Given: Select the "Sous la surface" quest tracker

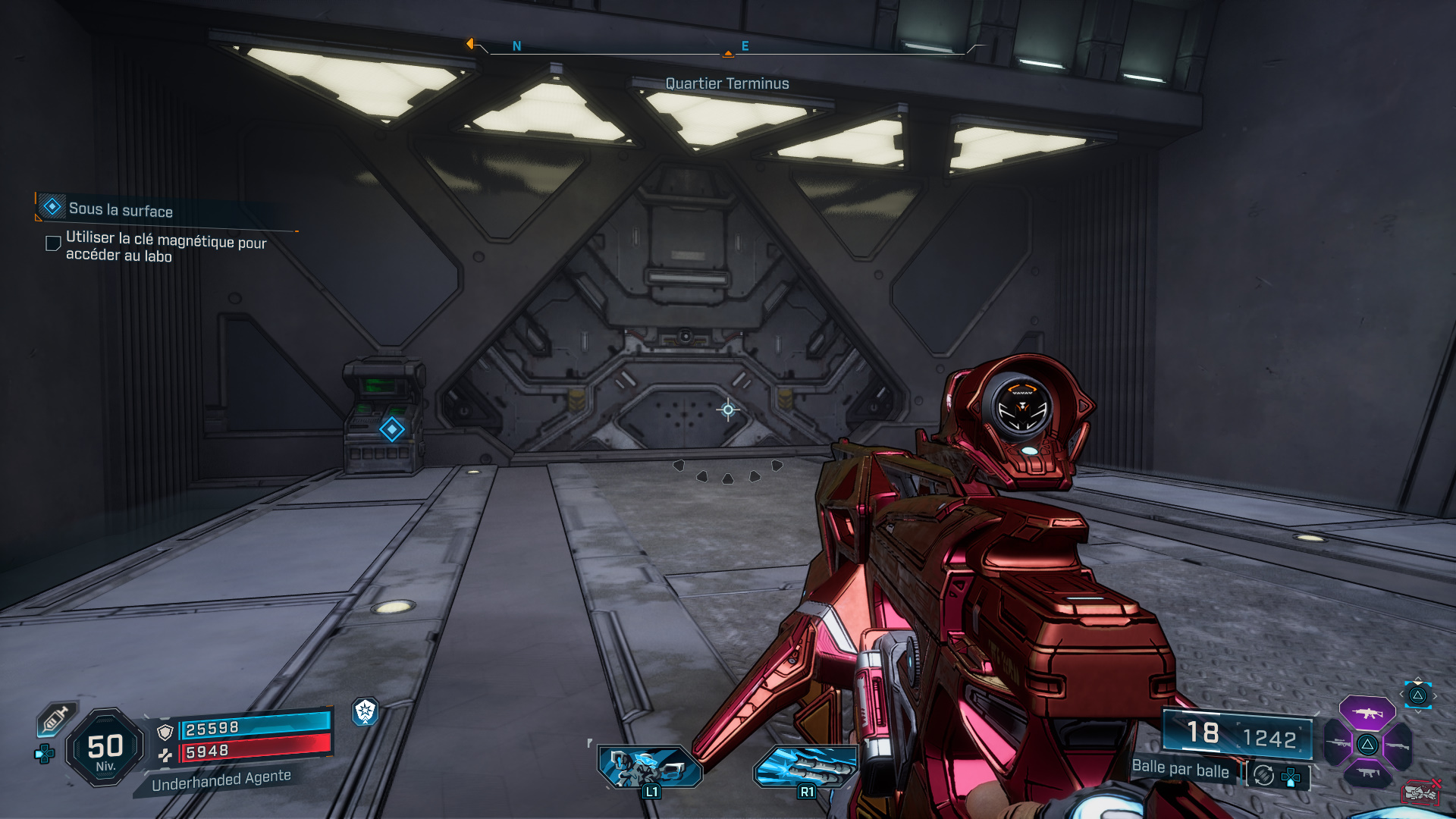Looking at the screenshot, I should click(x=120, y=209).
